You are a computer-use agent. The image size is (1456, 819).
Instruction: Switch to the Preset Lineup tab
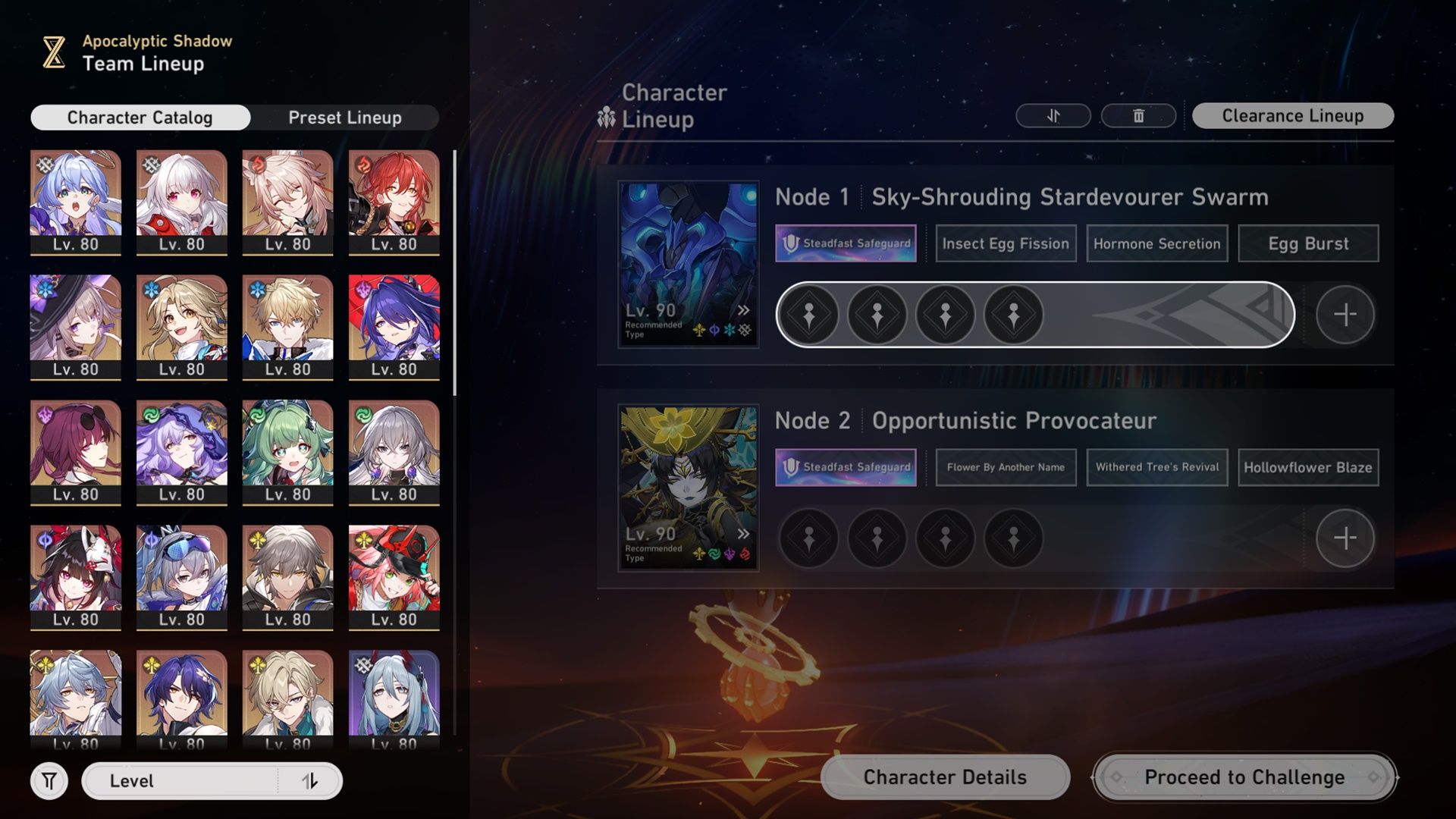point(344,118)
